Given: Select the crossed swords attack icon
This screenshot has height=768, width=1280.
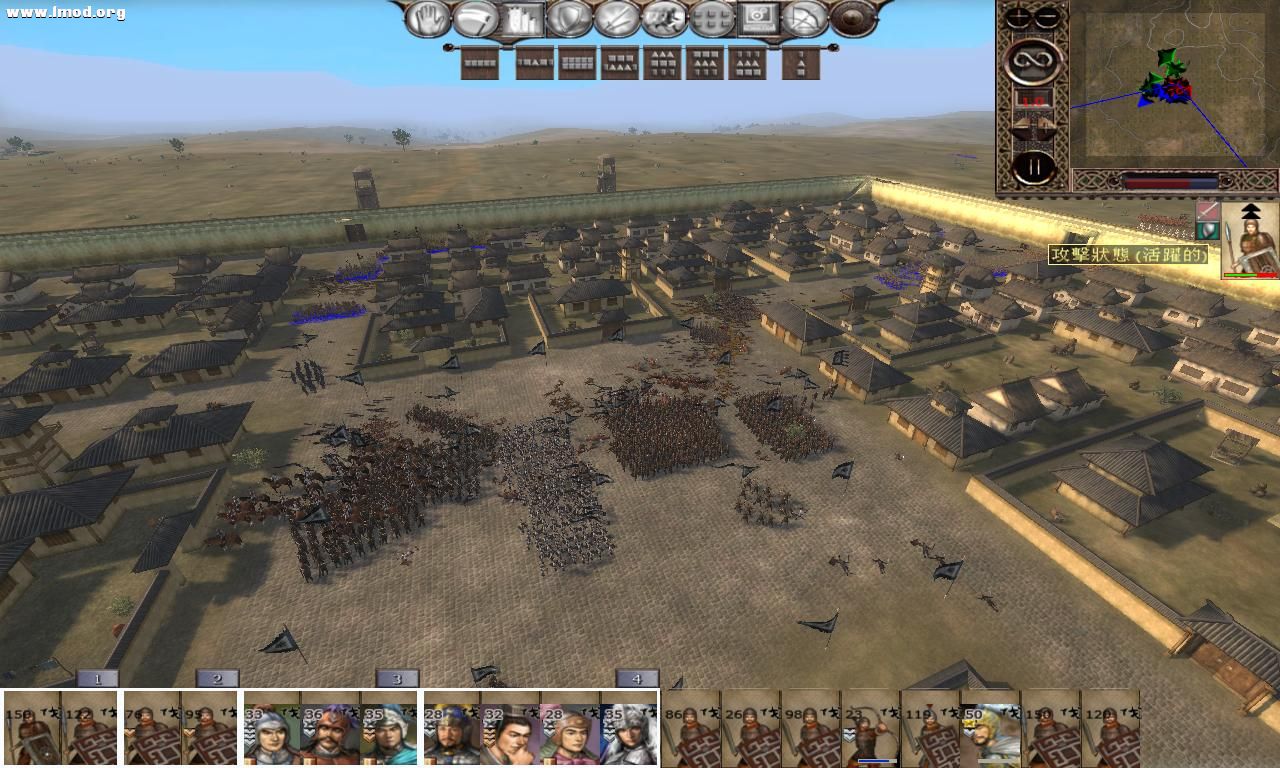Looking at the screenshot, I should (x=616, y=17).
